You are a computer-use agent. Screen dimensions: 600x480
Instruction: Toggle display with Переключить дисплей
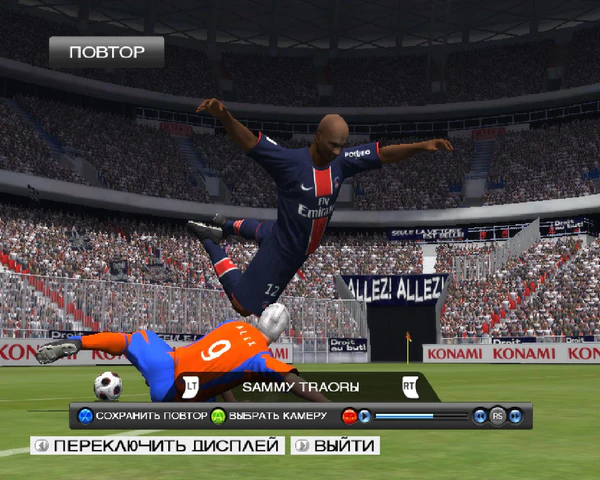click(157, 445)
